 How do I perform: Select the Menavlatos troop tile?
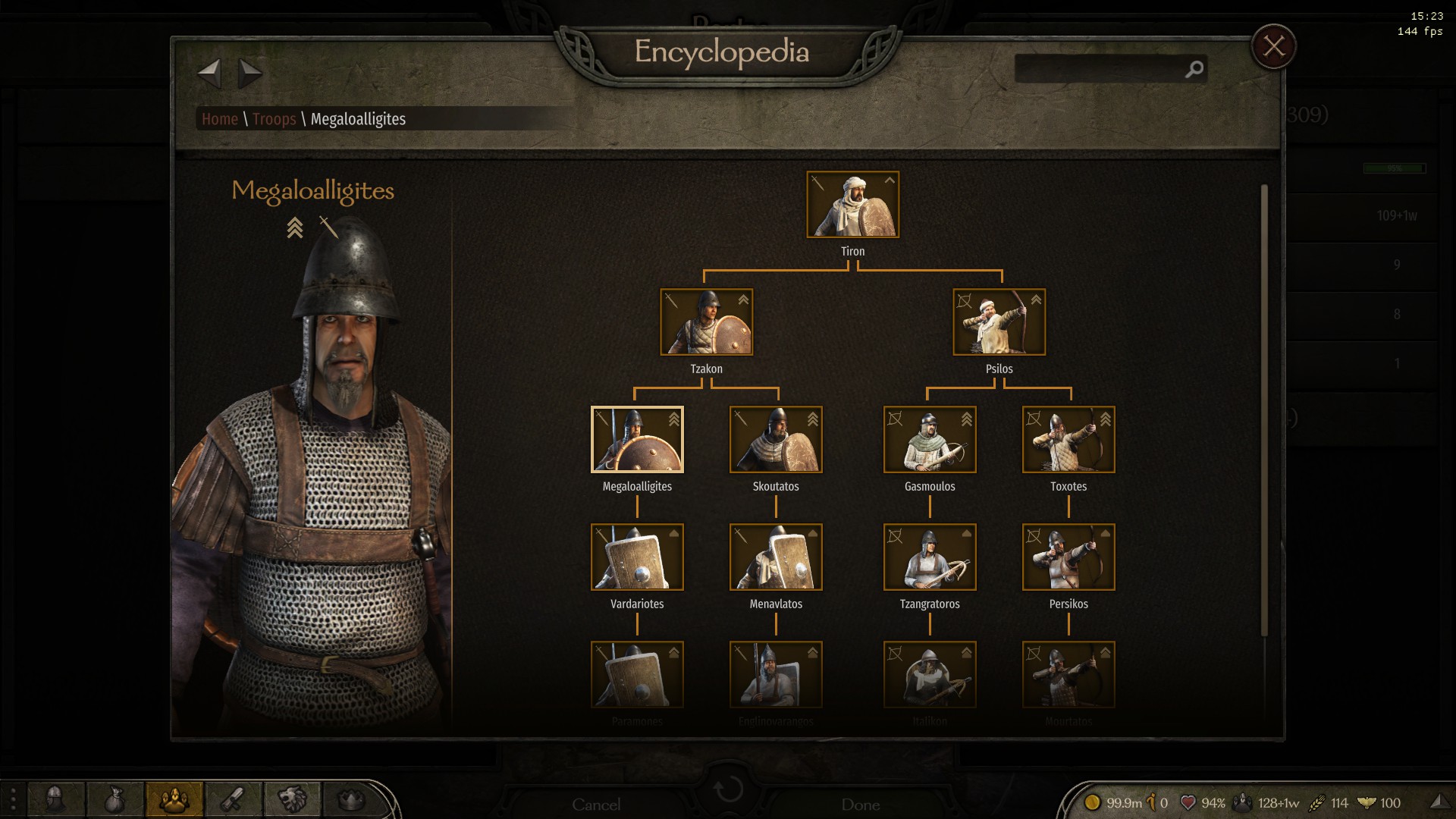click(776, 557)
